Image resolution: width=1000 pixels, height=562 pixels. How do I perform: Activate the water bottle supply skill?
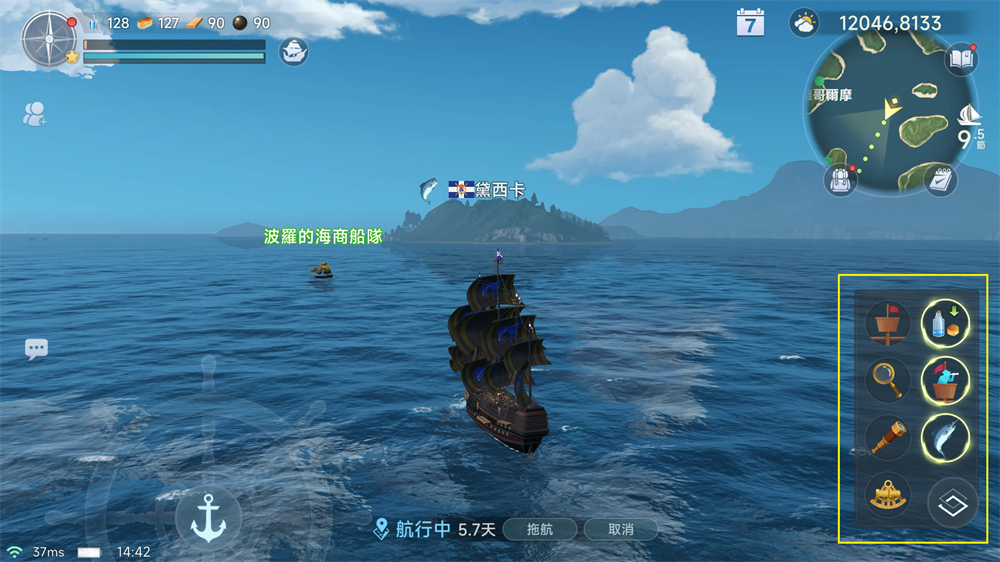coord(945,323)
